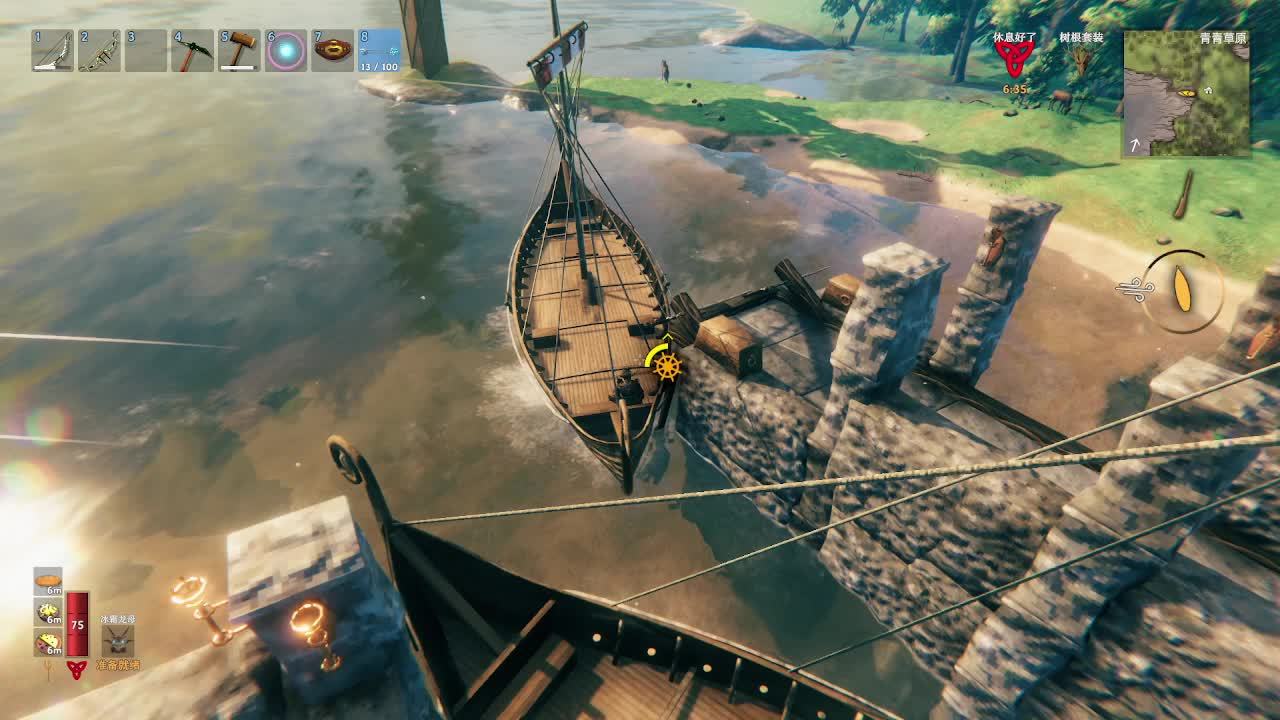Image resolution: width=1280 pixels, height=720 pixels.
Task: Activate the Moder forsaken power icon
Action: 118,640
